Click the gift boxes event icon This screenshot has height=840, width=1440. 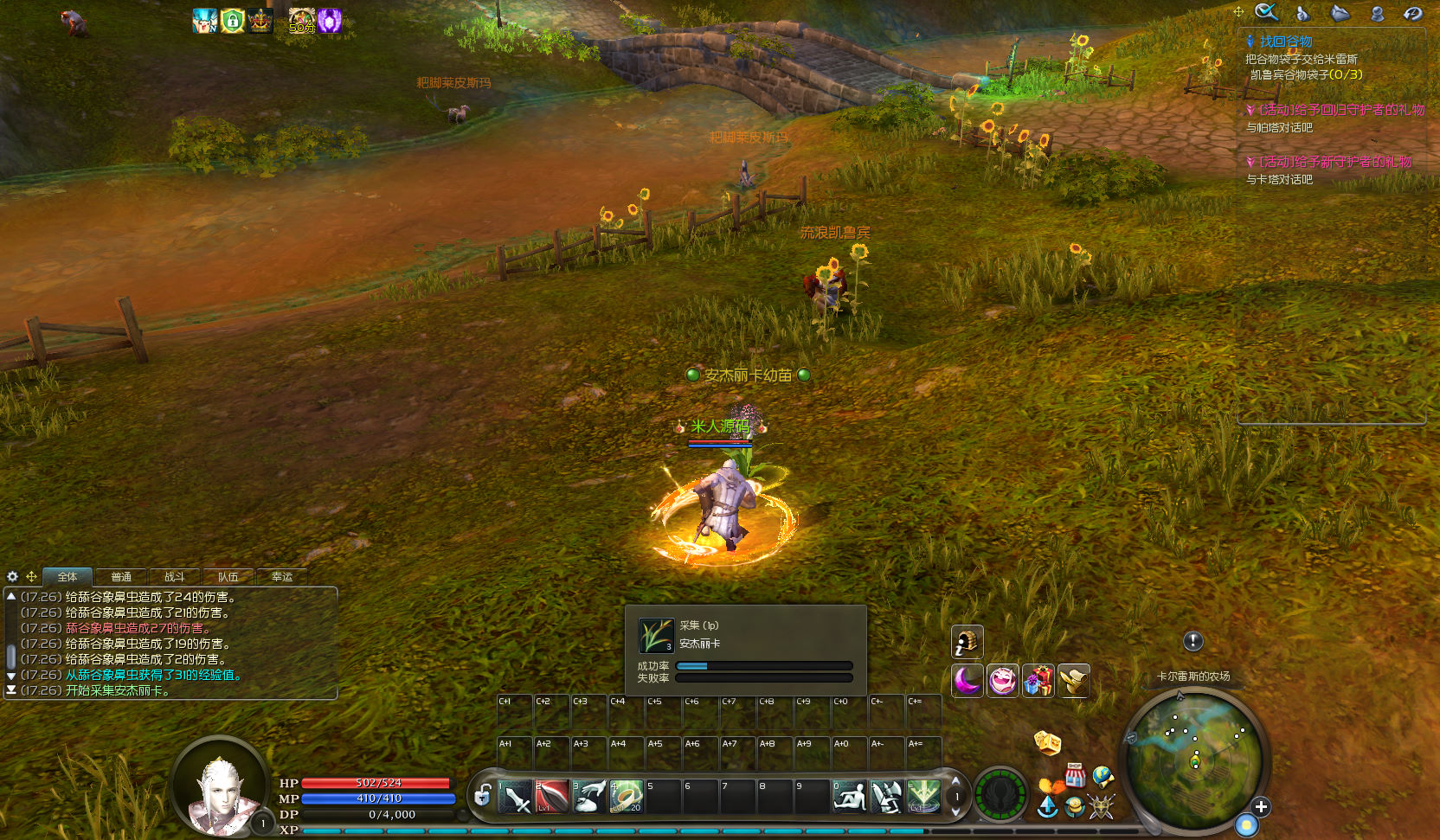click(1038, 681)
